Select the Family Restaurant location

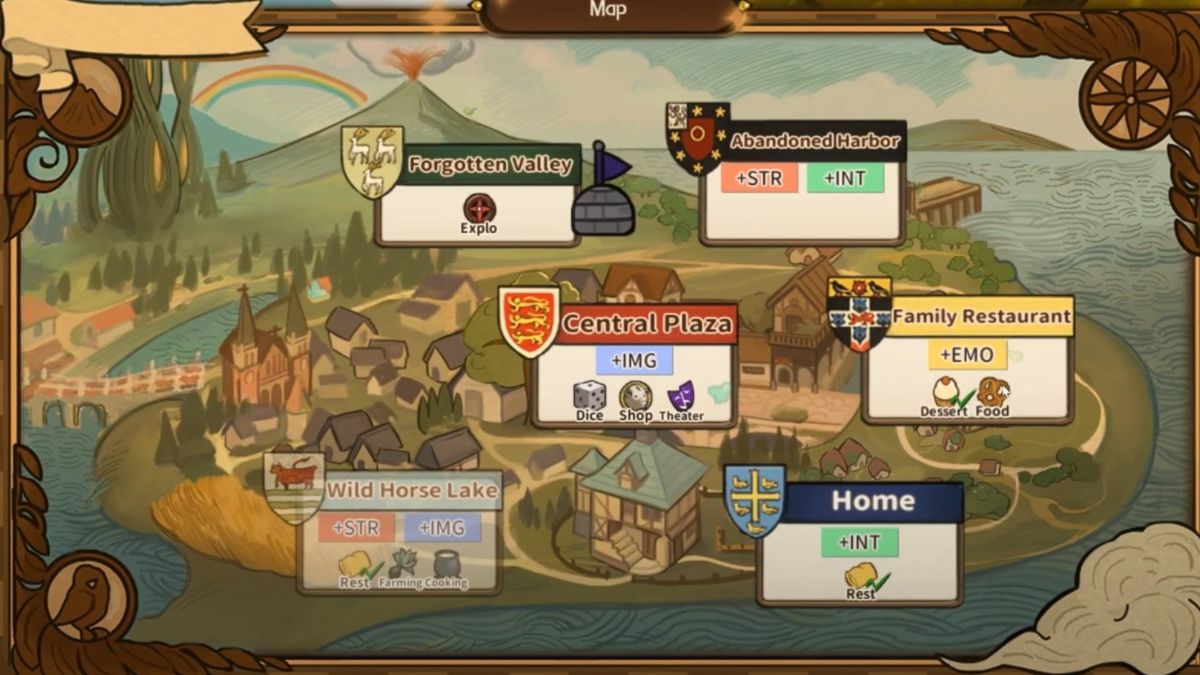tap(980, 317)
